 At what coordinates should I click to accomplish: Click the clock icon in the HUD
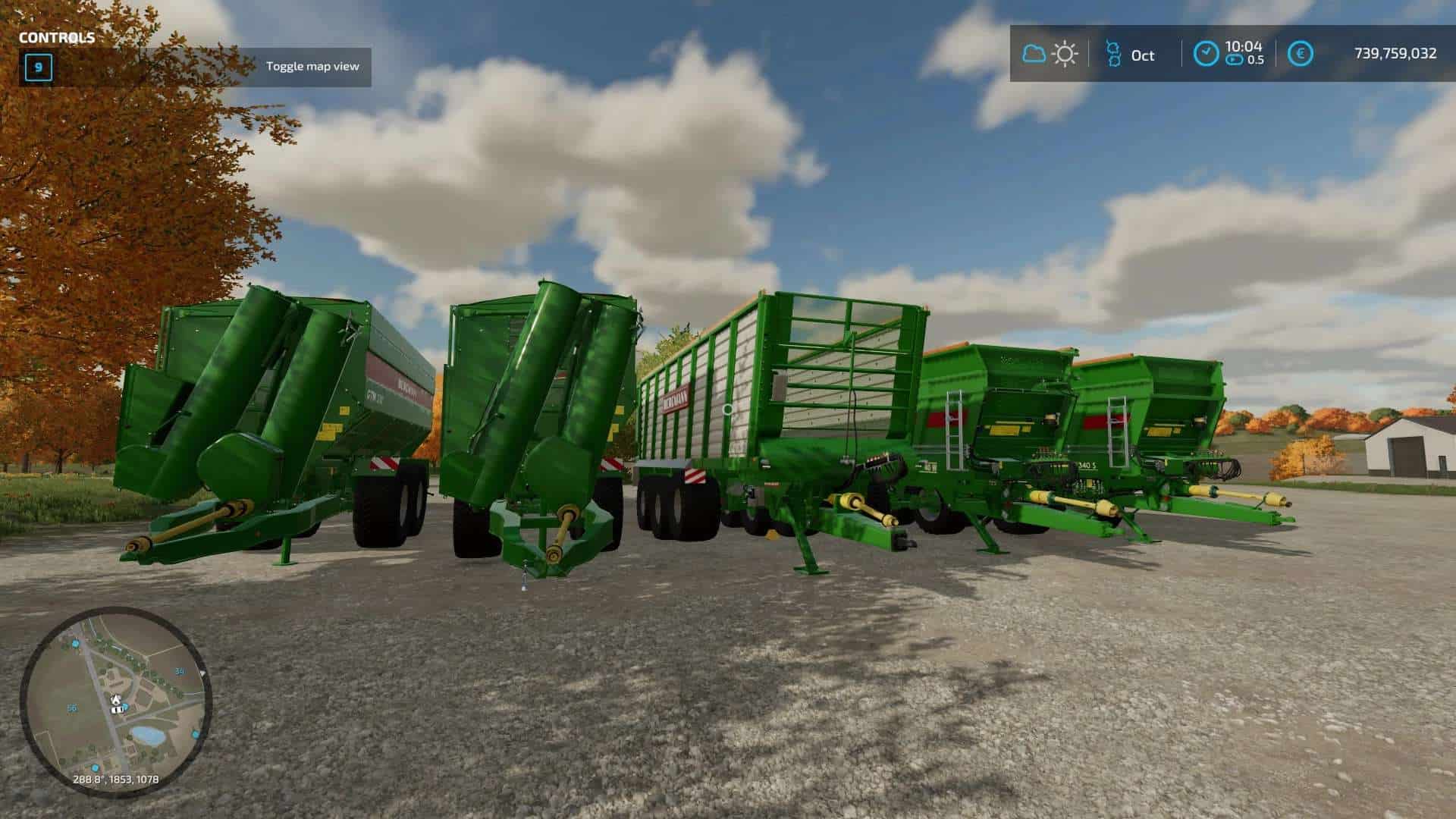click(1206, 54)
